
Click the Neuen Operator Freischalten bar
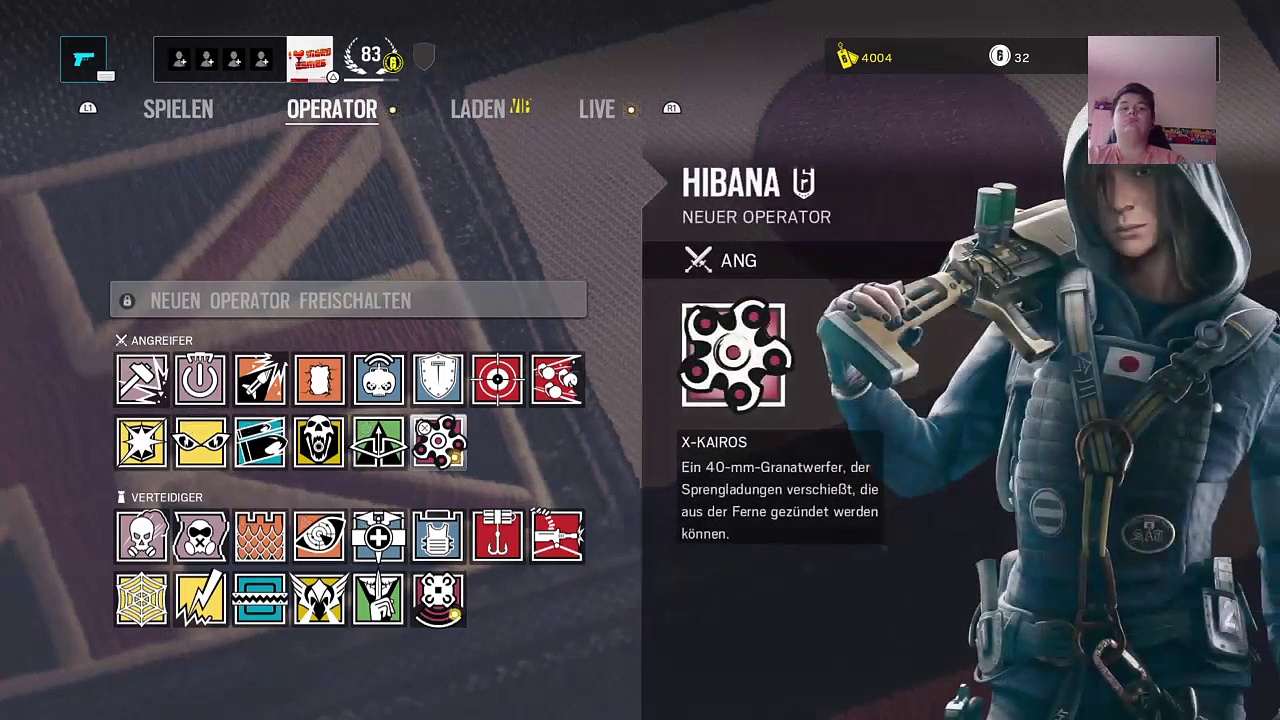[348, 301]
